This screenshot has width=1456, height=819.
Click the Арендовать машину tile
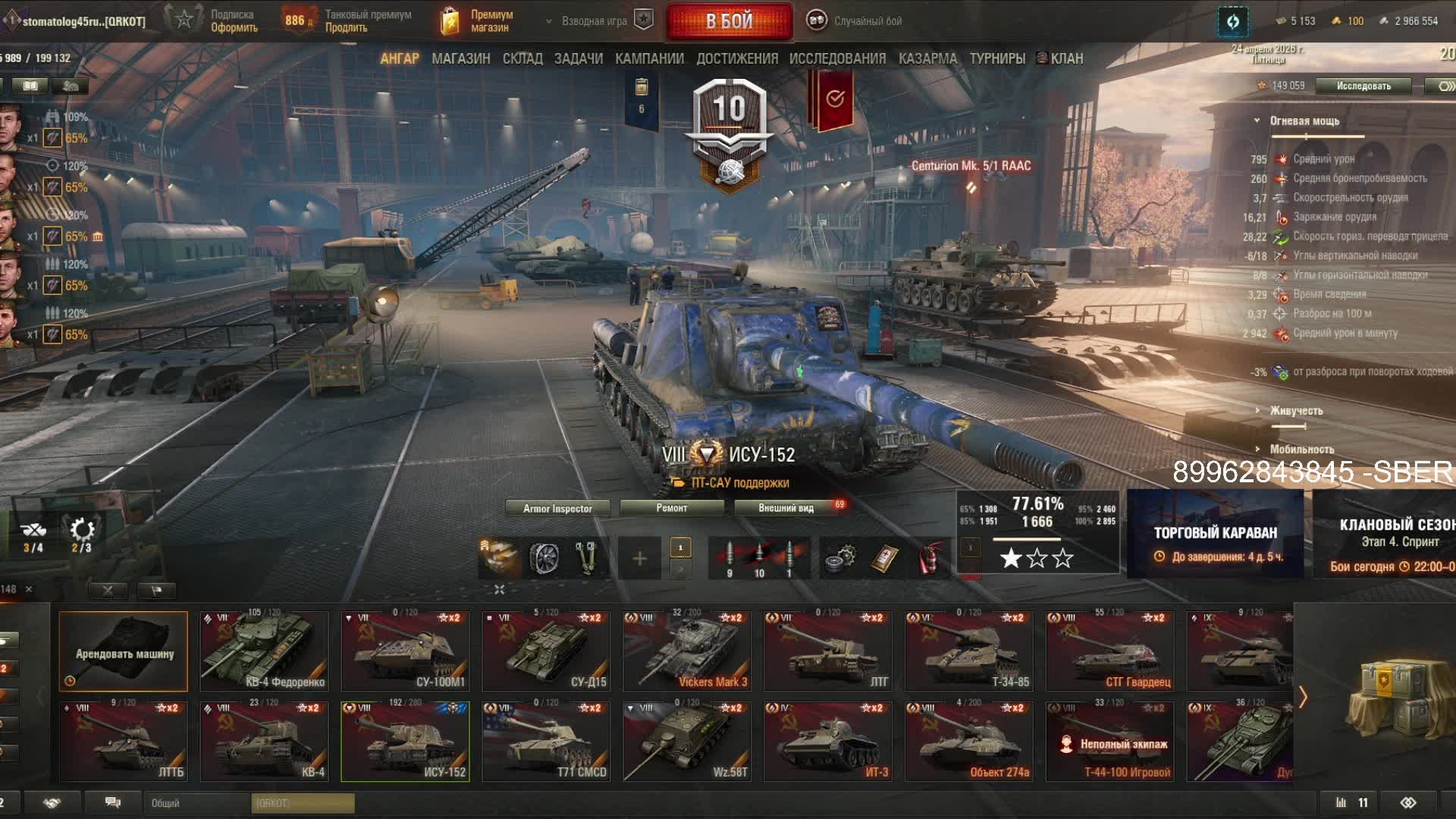(x=124, y=651)
